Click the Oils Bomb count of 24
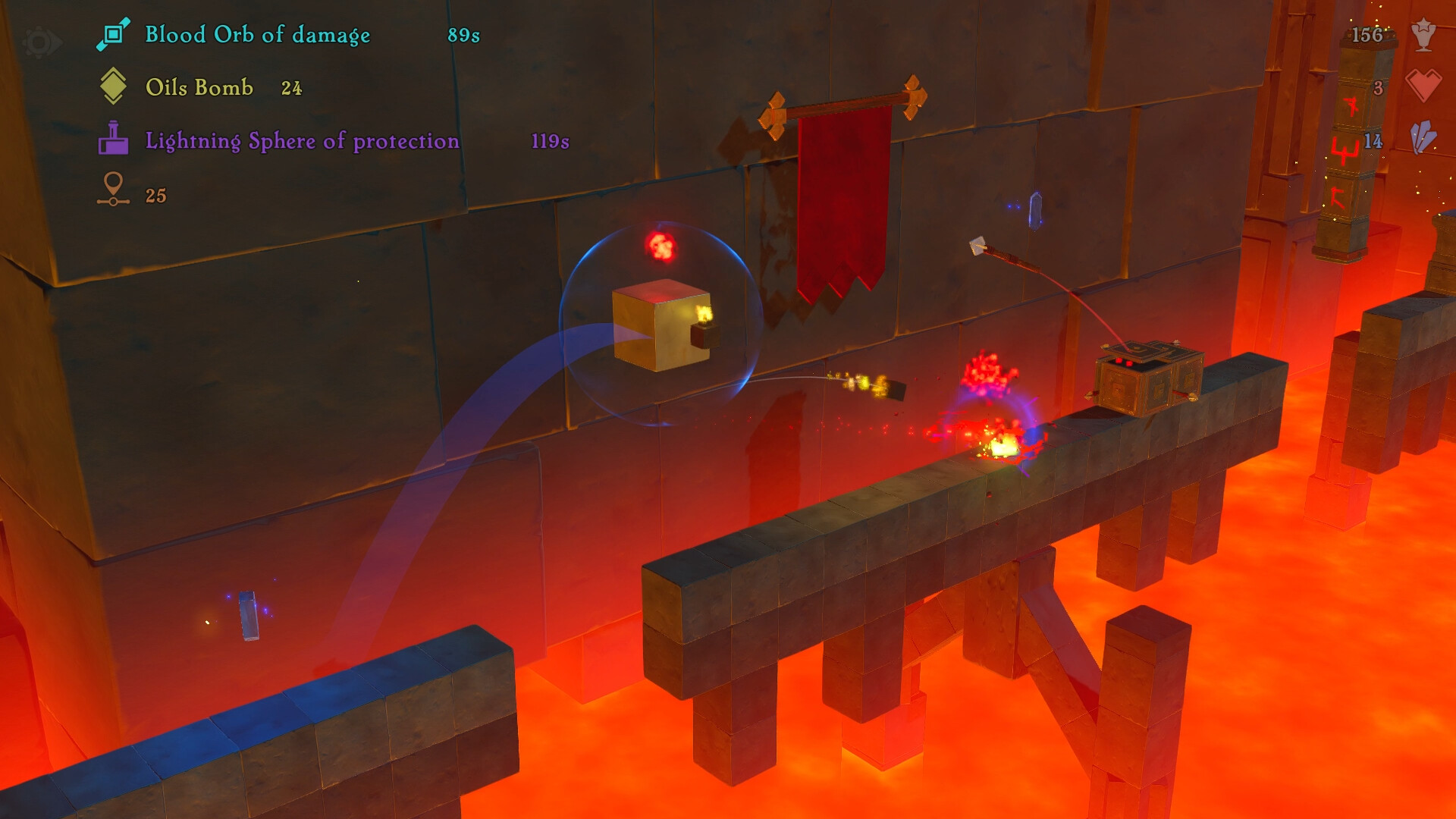Viewport: 1456px width, 819px height. (x=292, y=89)
